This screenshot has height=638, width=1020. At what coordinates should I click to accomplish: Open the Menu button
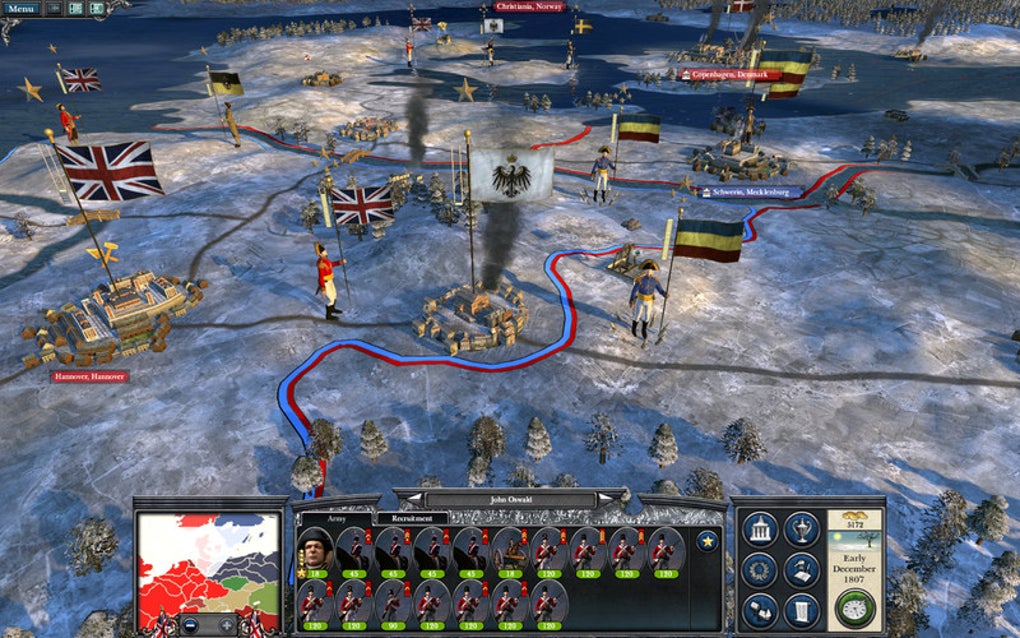coord(20,9)
